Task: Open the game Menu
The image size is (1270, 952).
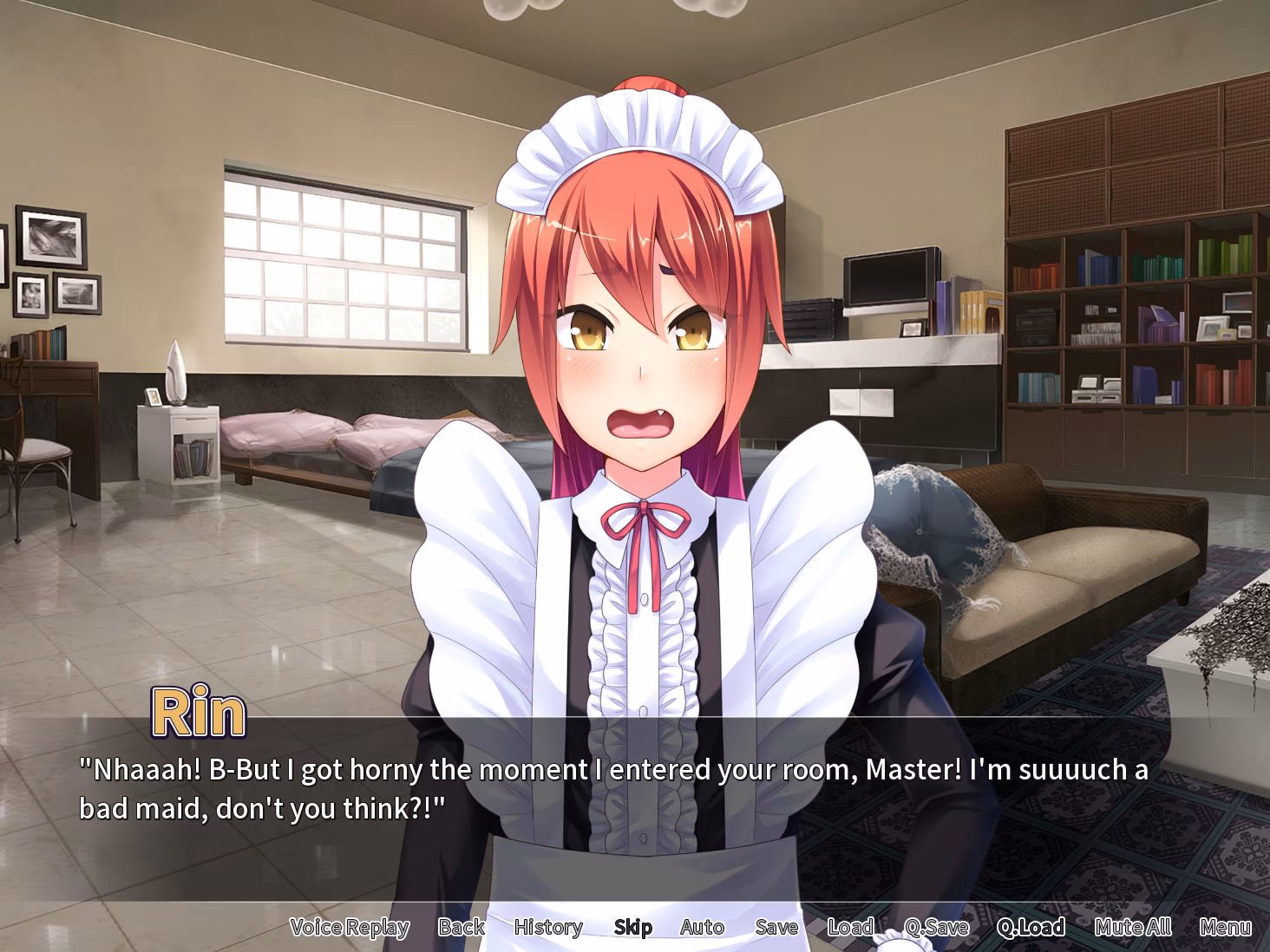Action: tap(1225, 927)
